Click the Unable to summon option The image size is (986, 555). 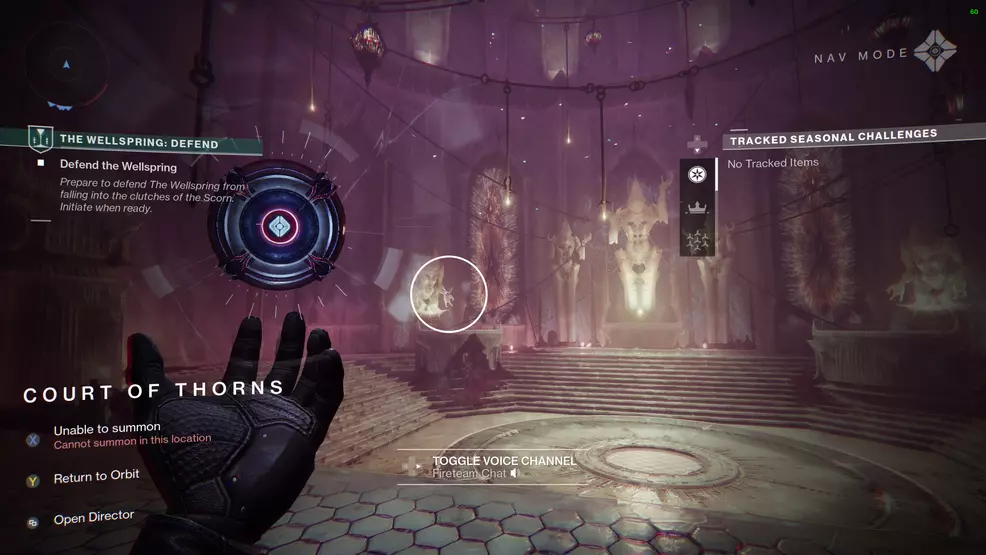coord(107,429)
